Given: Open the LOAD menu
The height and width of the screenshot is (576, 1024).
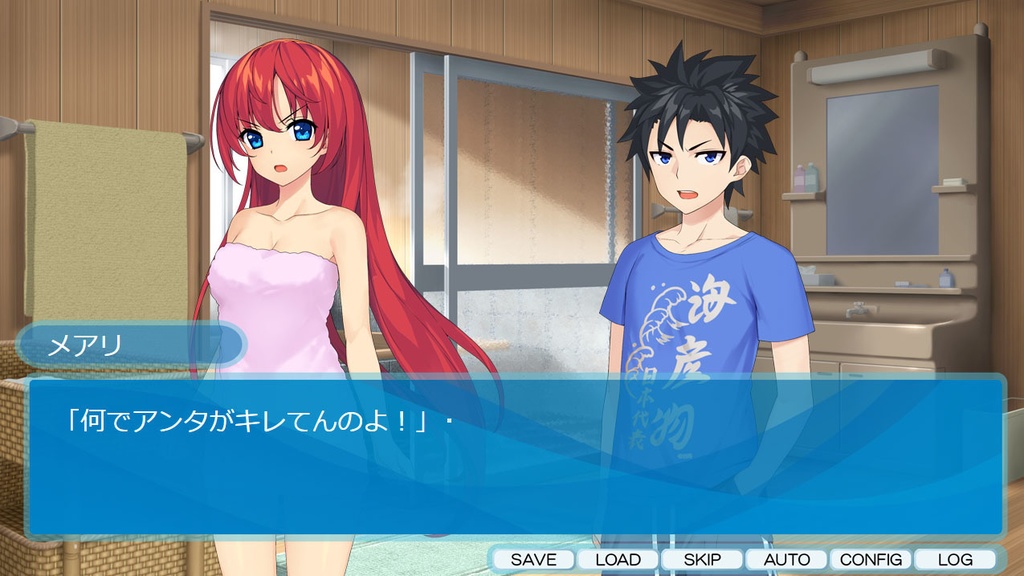Looking at the screenshot, I should click(x=618, y=560).
